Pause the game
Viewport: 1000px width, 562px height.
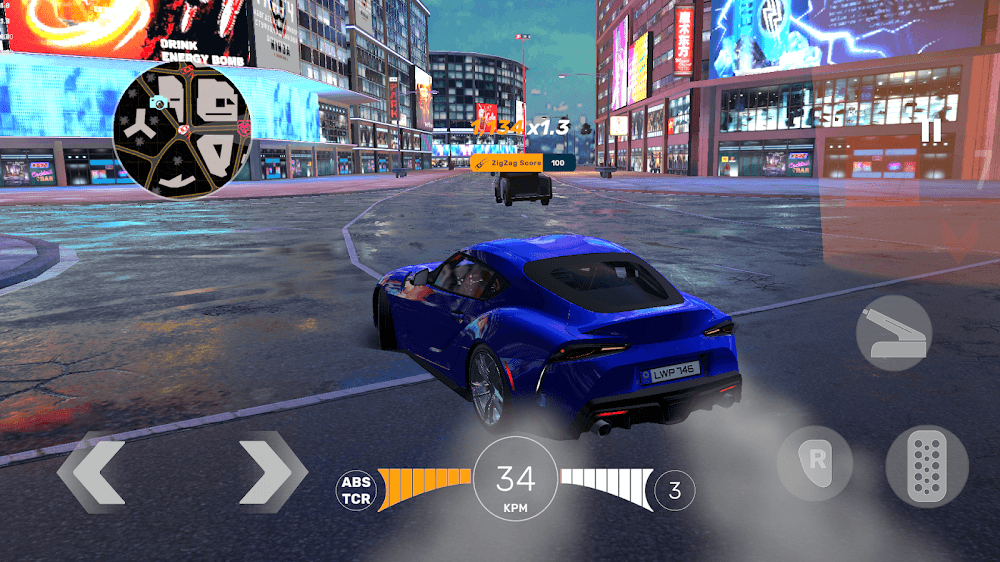point(930,132)
